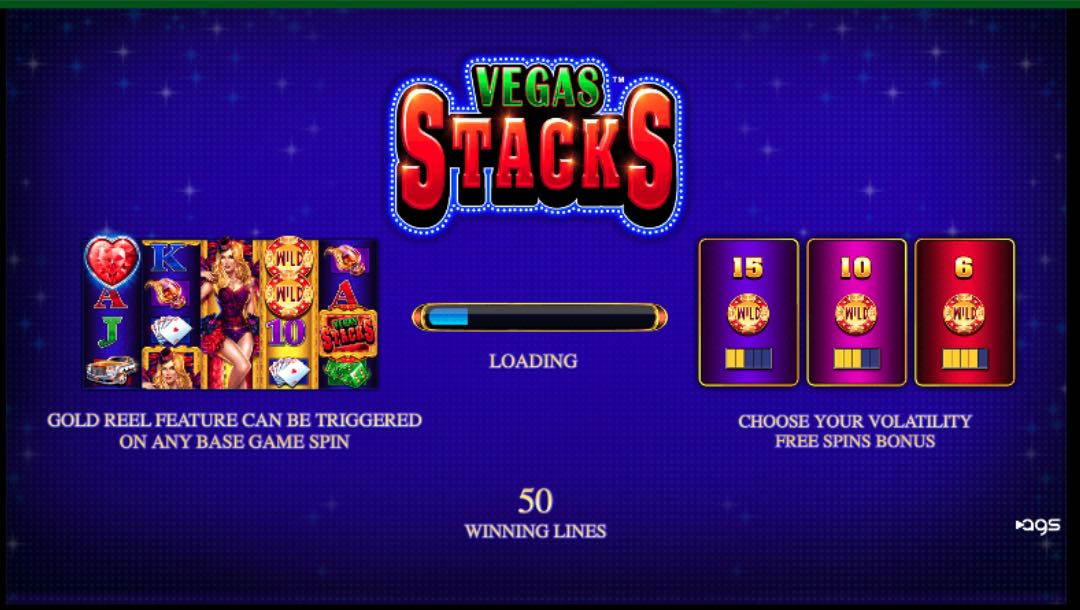Pick the red 6 free spins card

pyautogui.click(x=964, y=312)
